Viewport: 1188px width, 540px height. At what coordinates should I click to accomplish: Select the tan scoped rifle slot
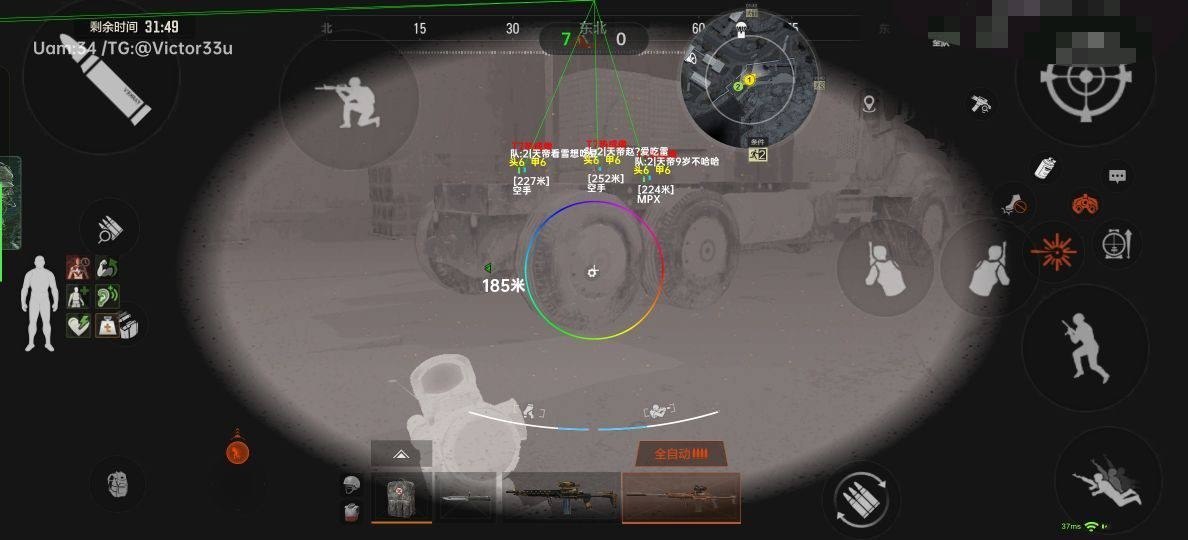[x=681, y=497]
